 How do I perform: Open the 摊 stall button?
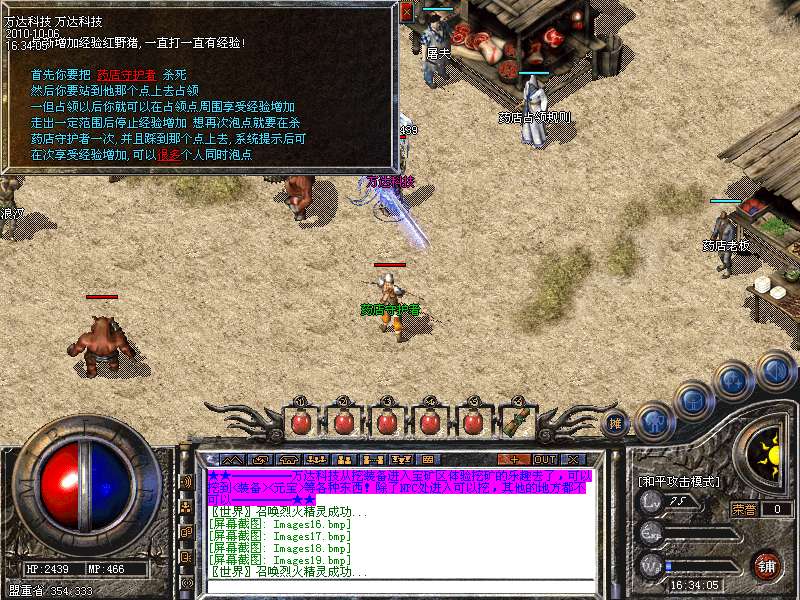click(617, 422)
